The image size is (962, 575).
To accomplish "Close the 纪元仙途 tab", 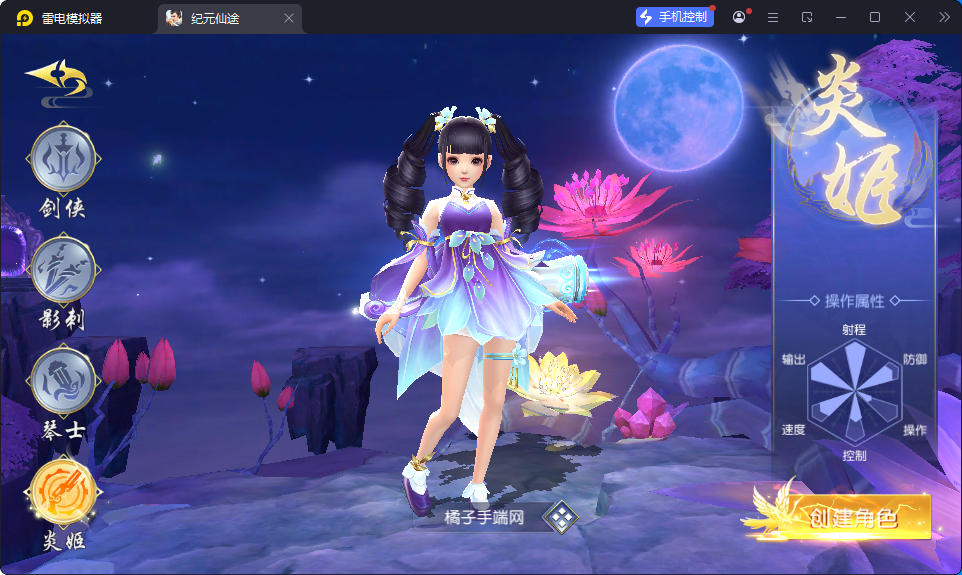I will (289, 18).
